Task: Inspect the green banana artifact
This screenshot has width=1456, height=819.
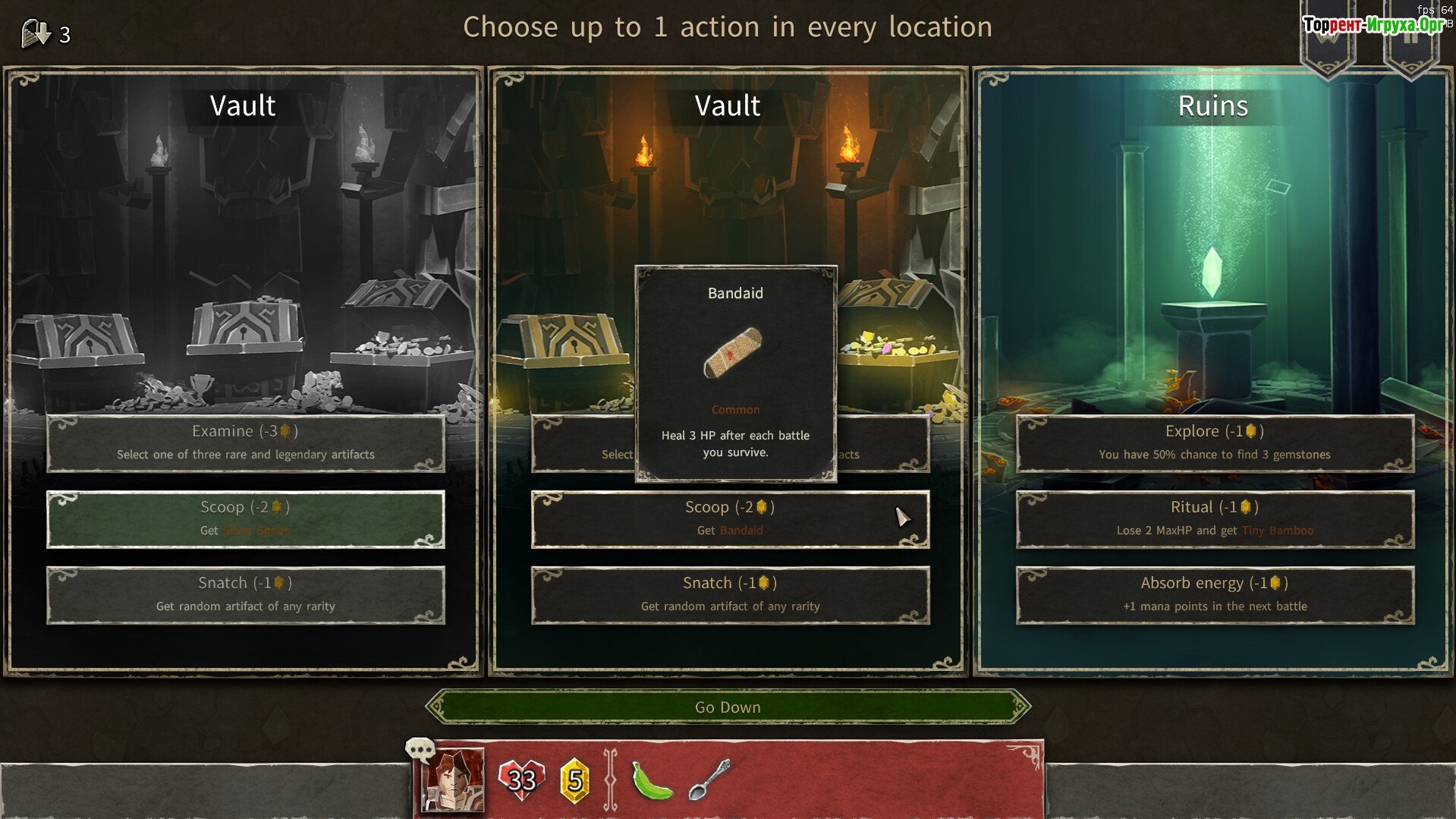Action: pyautogui.click(x=652, y=780)
